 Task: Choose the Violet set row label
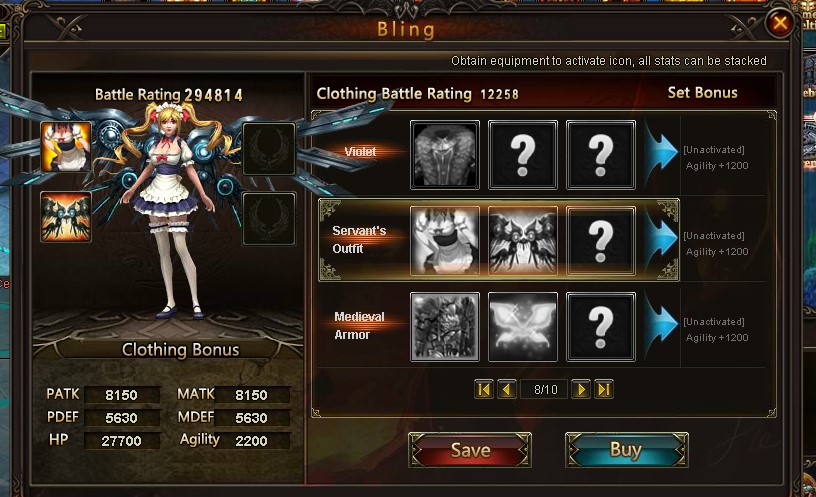point(360,154)
